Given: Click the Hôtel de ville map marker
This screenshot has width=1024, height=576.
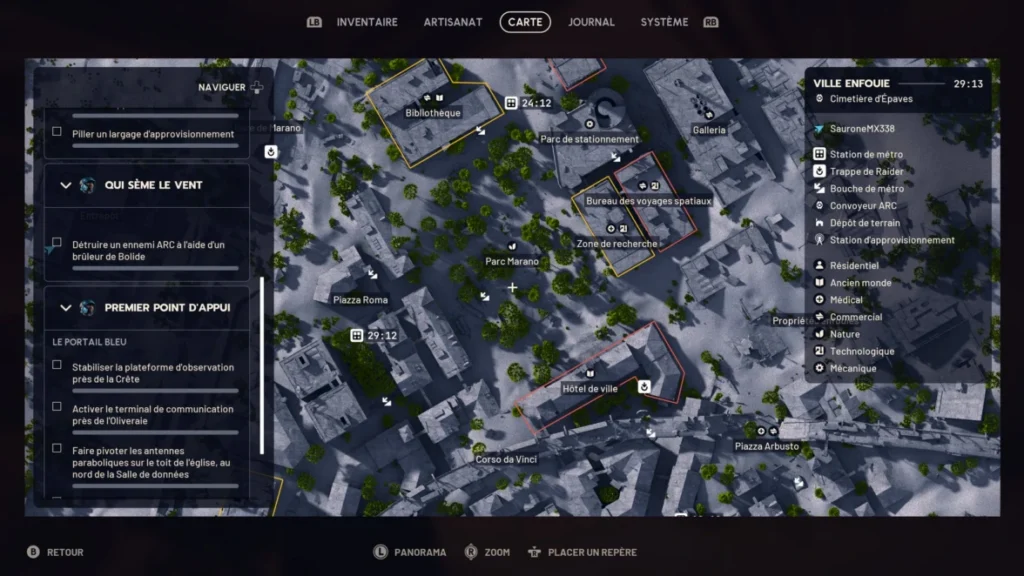Looking at the screenshot, I should click(x=590, y=388).
